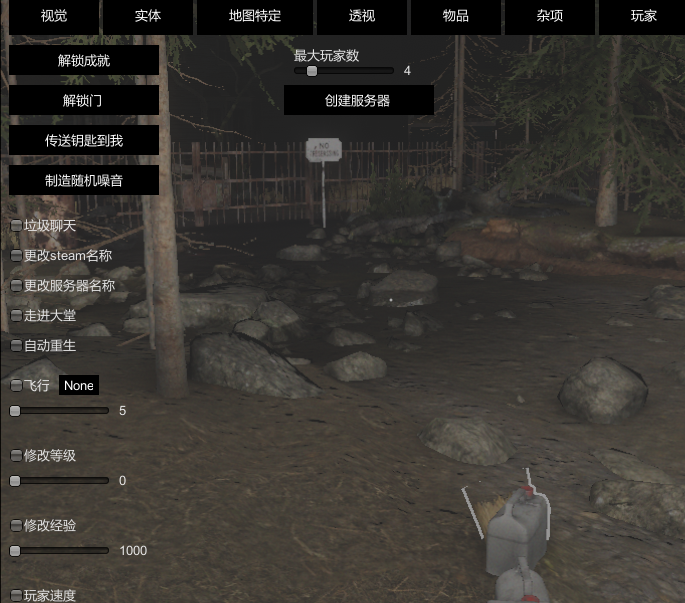Screen dimensions: 685x603
Task: Switch to the 透视 tab
Action: [362, 17]
